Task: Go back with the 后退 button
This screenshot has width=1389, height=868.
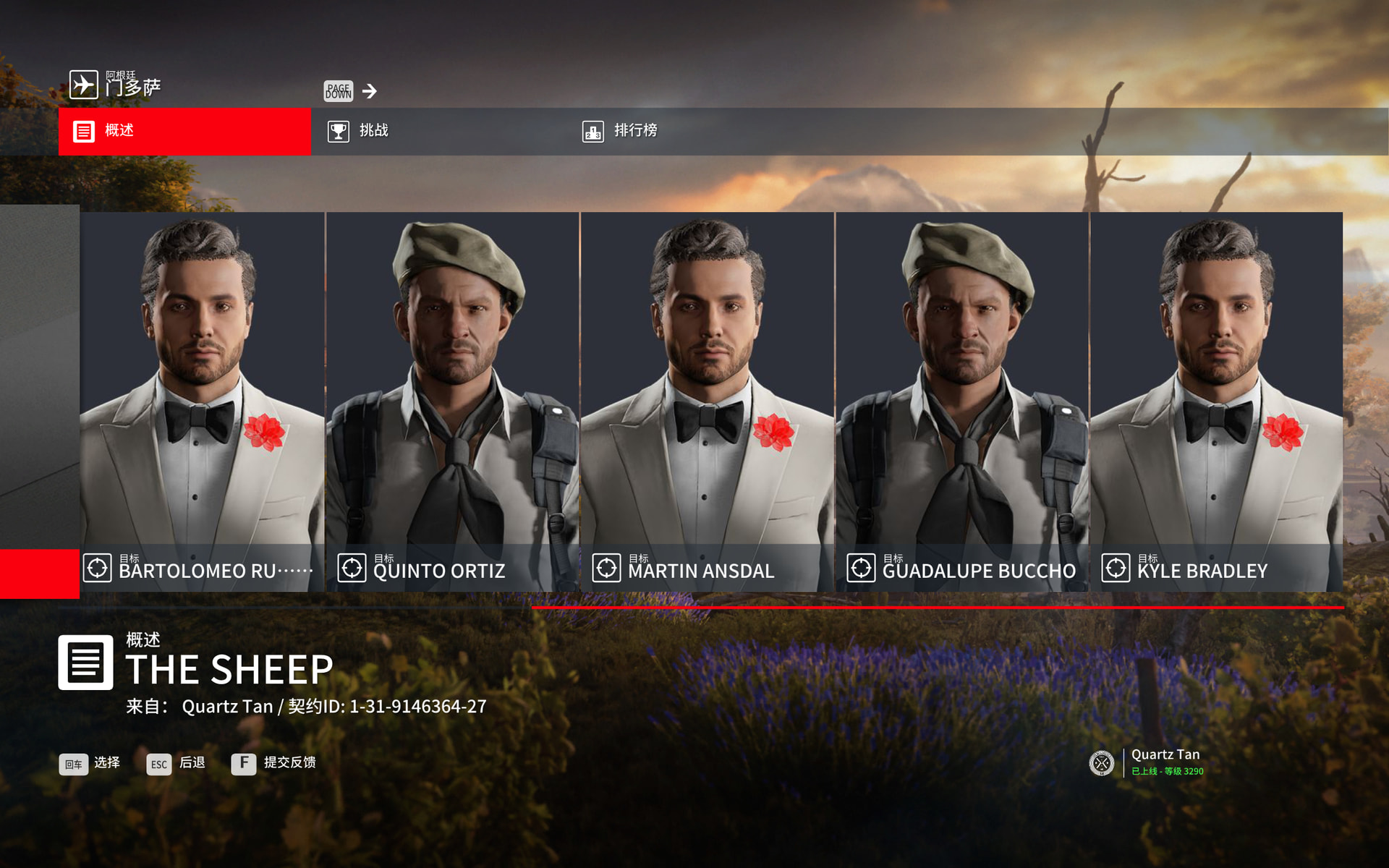Action: pos(176,763)
